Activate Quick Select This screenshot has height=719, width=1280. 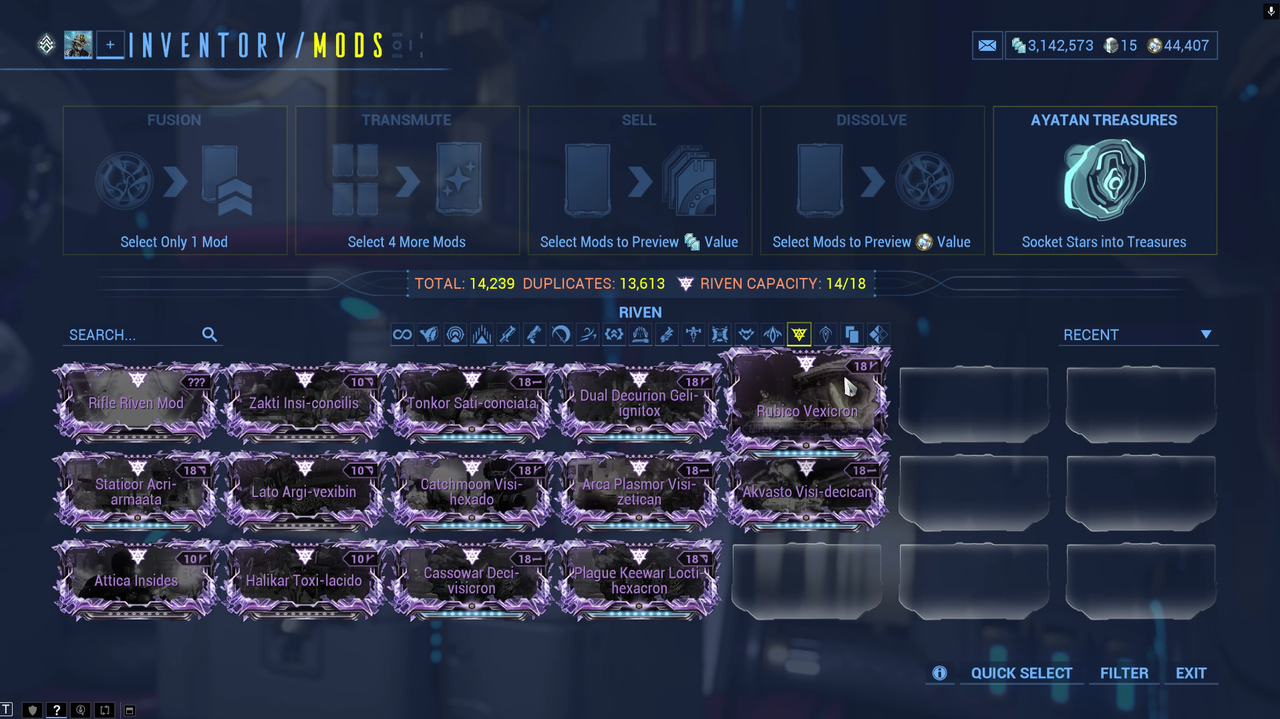[x=1021, y=673]
